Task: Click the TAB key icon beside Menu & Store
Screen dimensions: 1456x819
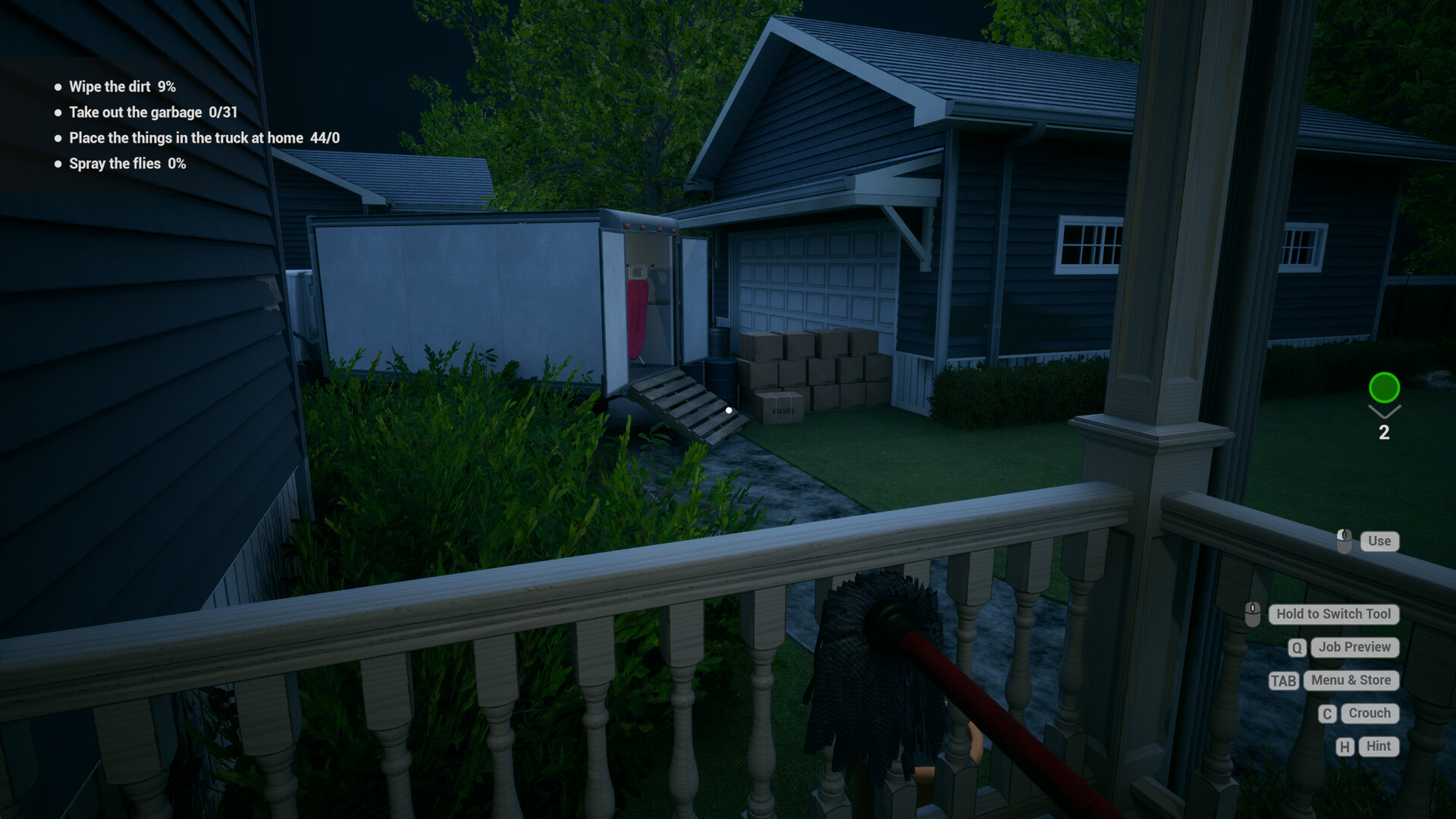Action: click(1285, 680)
